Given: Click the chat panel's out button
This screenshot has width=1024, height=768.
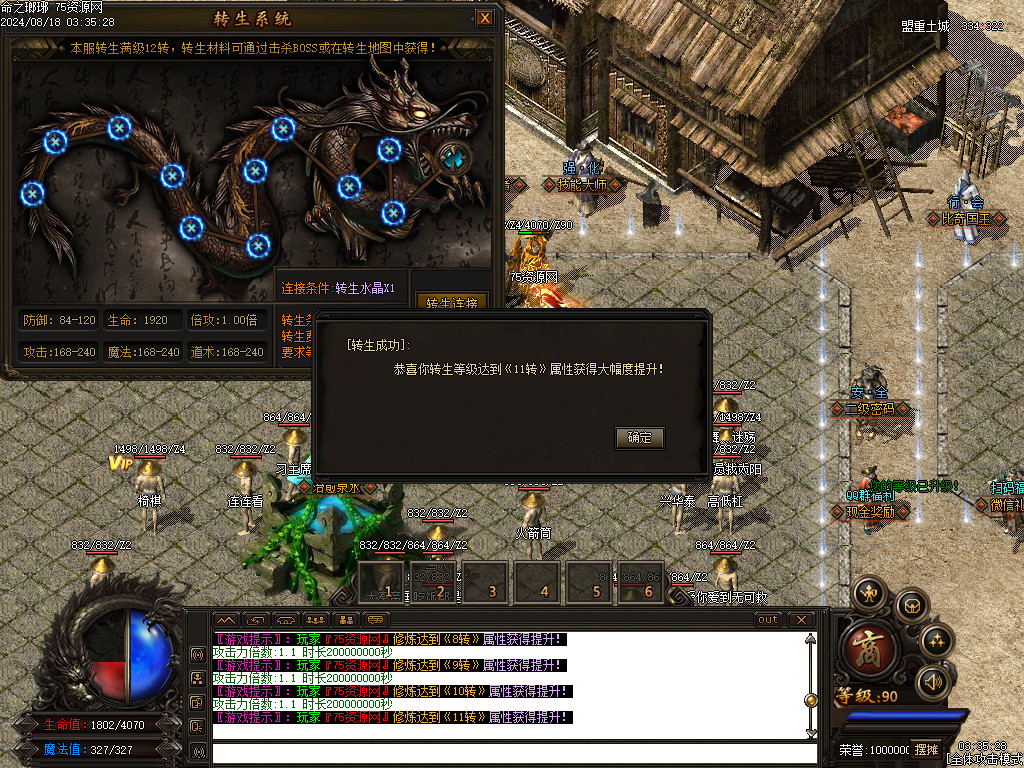Looking at the screenshot, I should [x=768, y=620].
